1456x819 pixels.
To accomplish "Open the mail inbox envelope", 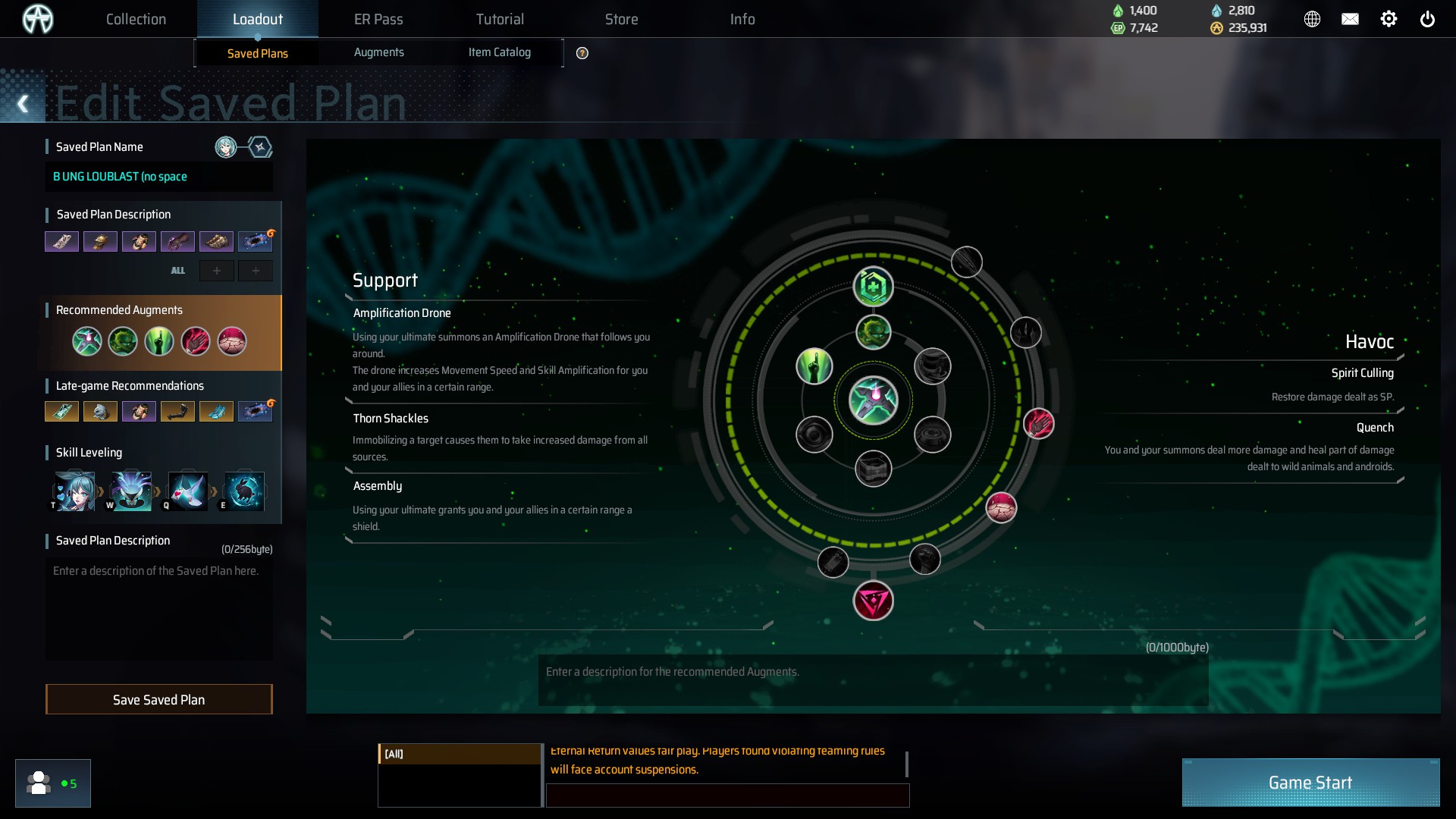I will pos(1350,19).
